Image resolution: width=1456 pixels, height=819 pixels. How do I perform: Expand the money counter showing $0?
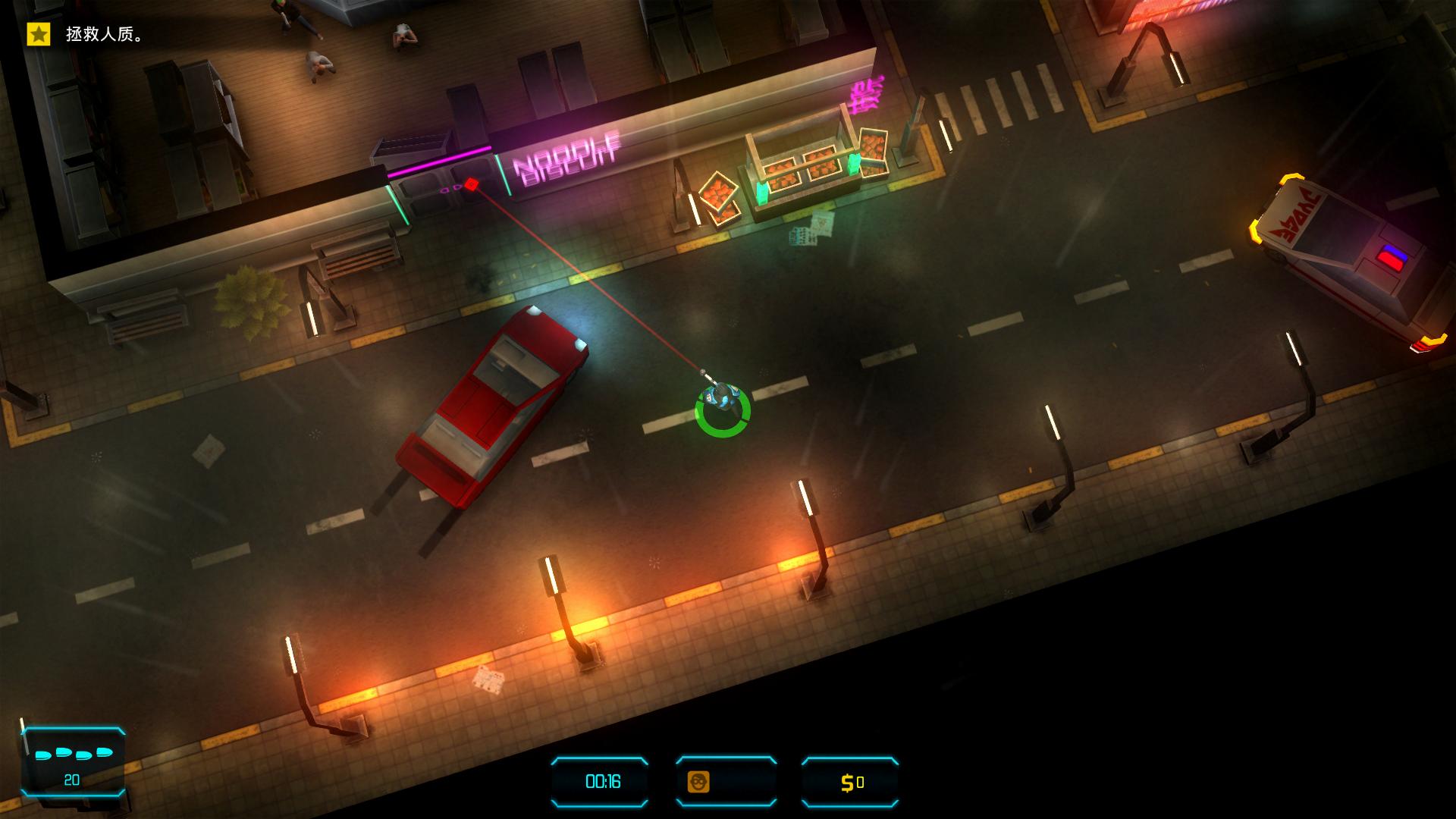pos(849,783)
